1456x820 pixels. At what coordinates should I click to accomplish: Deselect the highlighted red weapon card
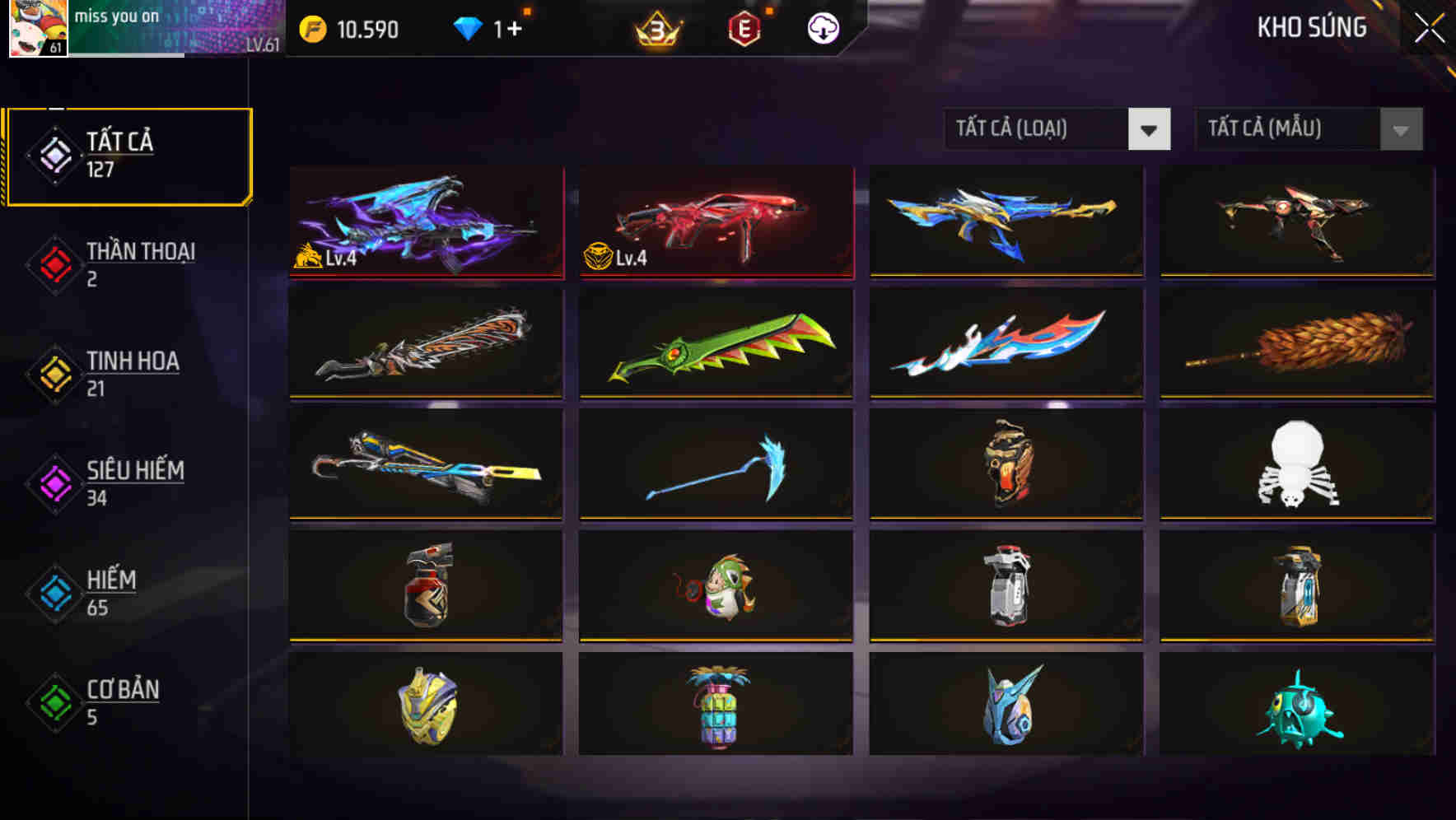(715, 222)
